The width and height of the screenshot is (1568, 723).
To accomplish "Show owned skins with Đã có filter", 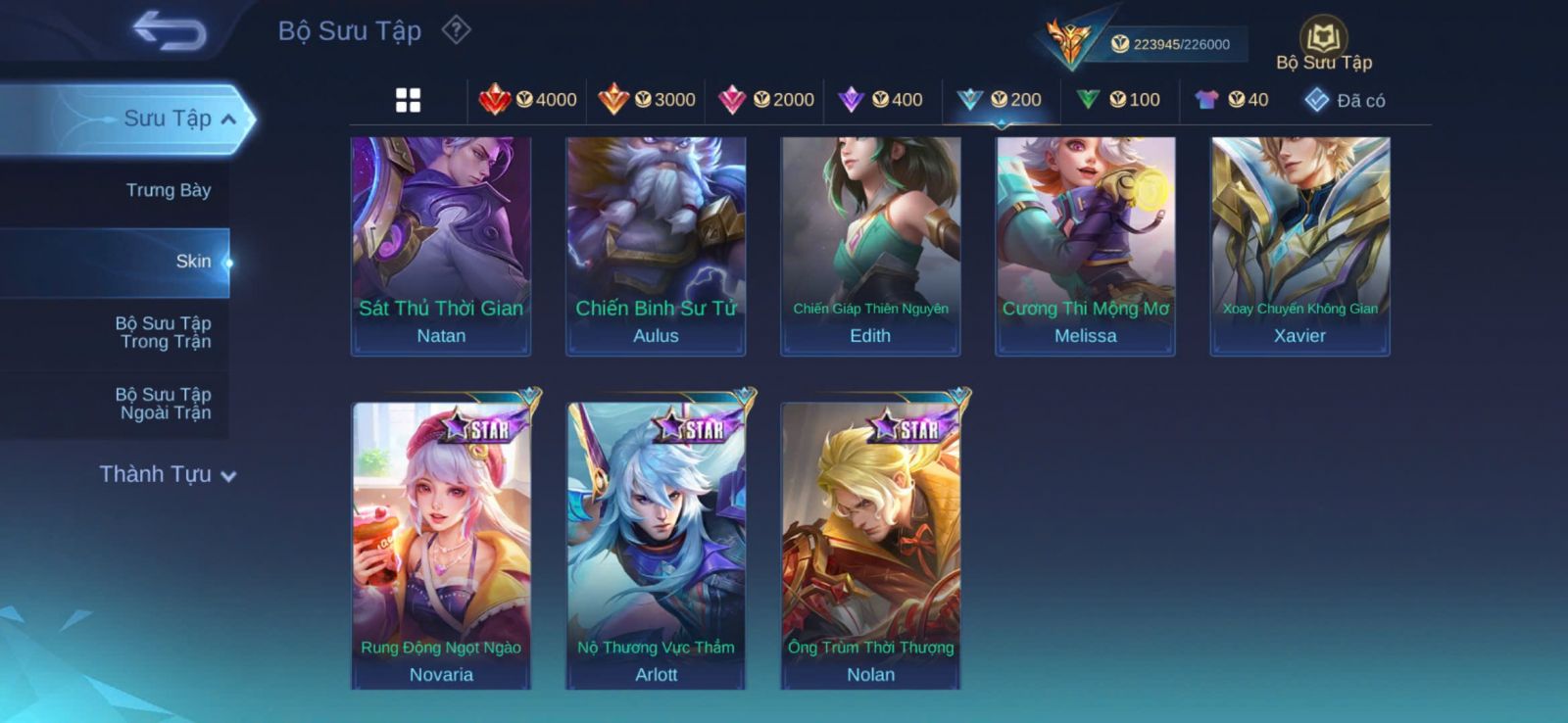I will [x=1345, y=100].
